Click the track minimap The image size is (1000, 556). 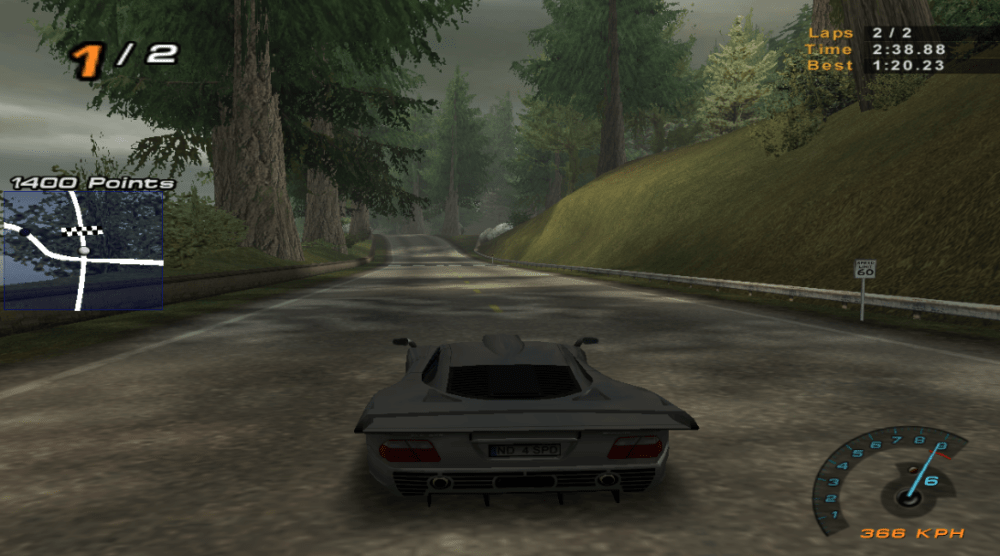point(83,250)
